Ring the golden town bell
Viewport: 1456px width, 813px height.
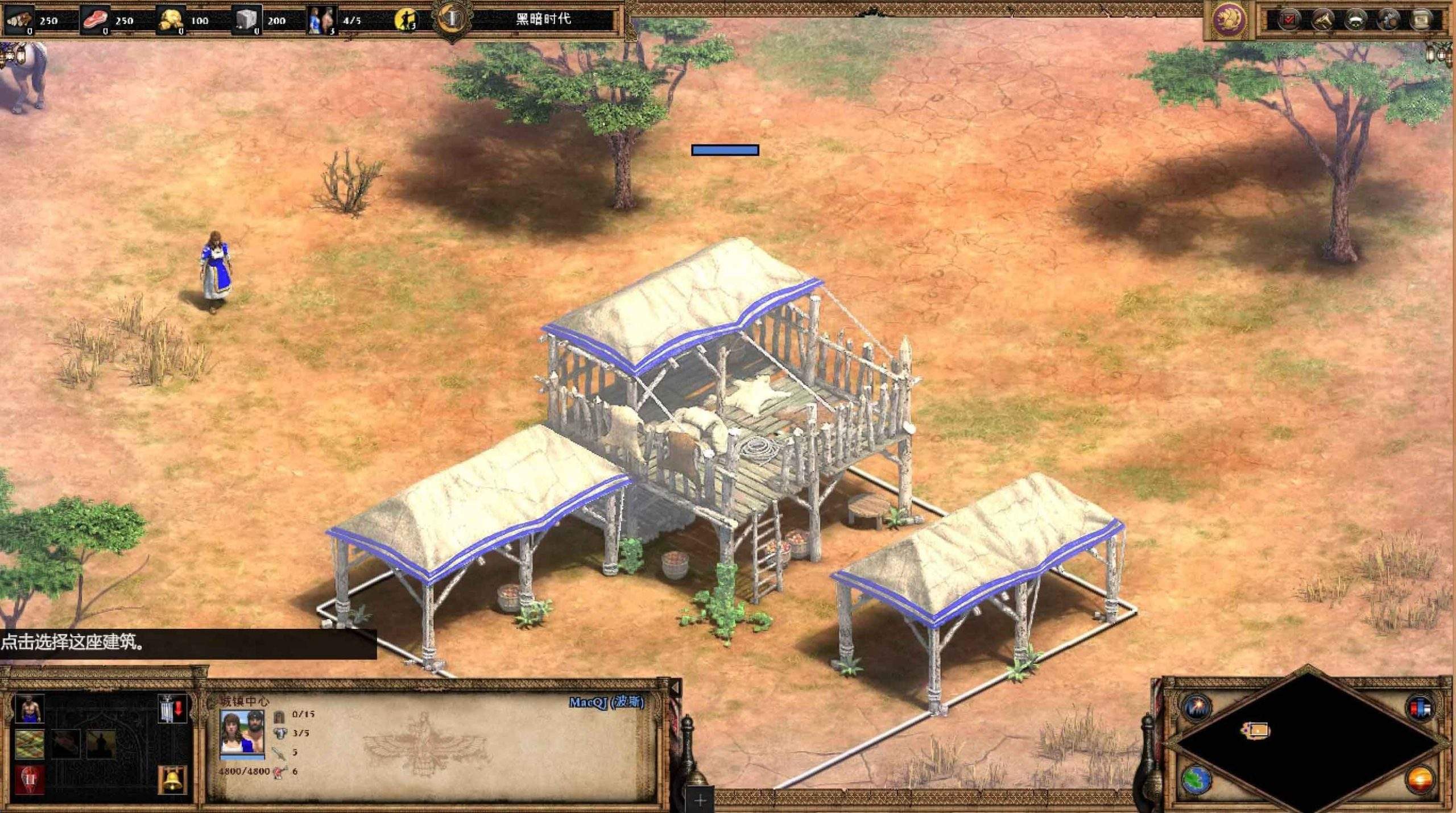[x=172, y=779]
